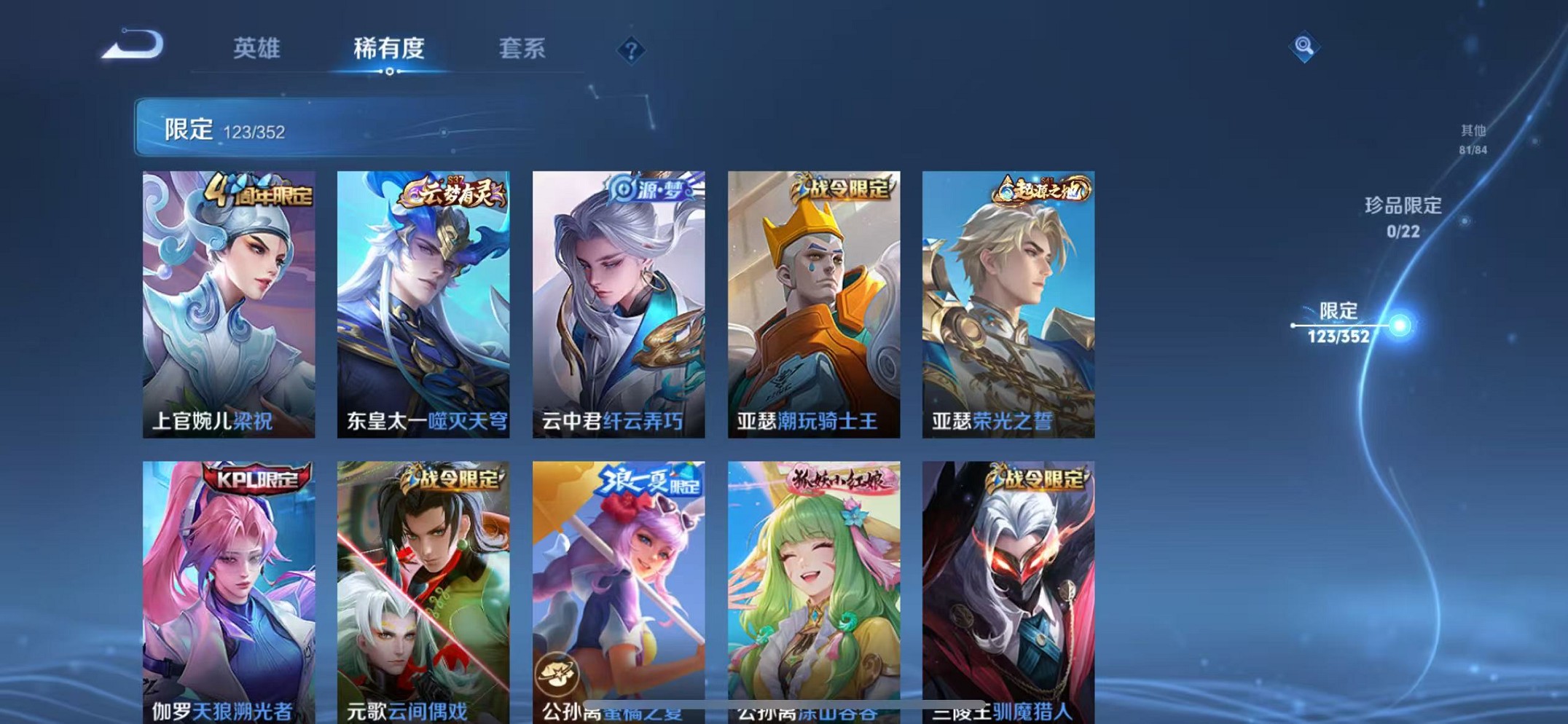Screen dimensions: 1568x724
Task: Switch to the 套系 tab
Action: [523, 48]
